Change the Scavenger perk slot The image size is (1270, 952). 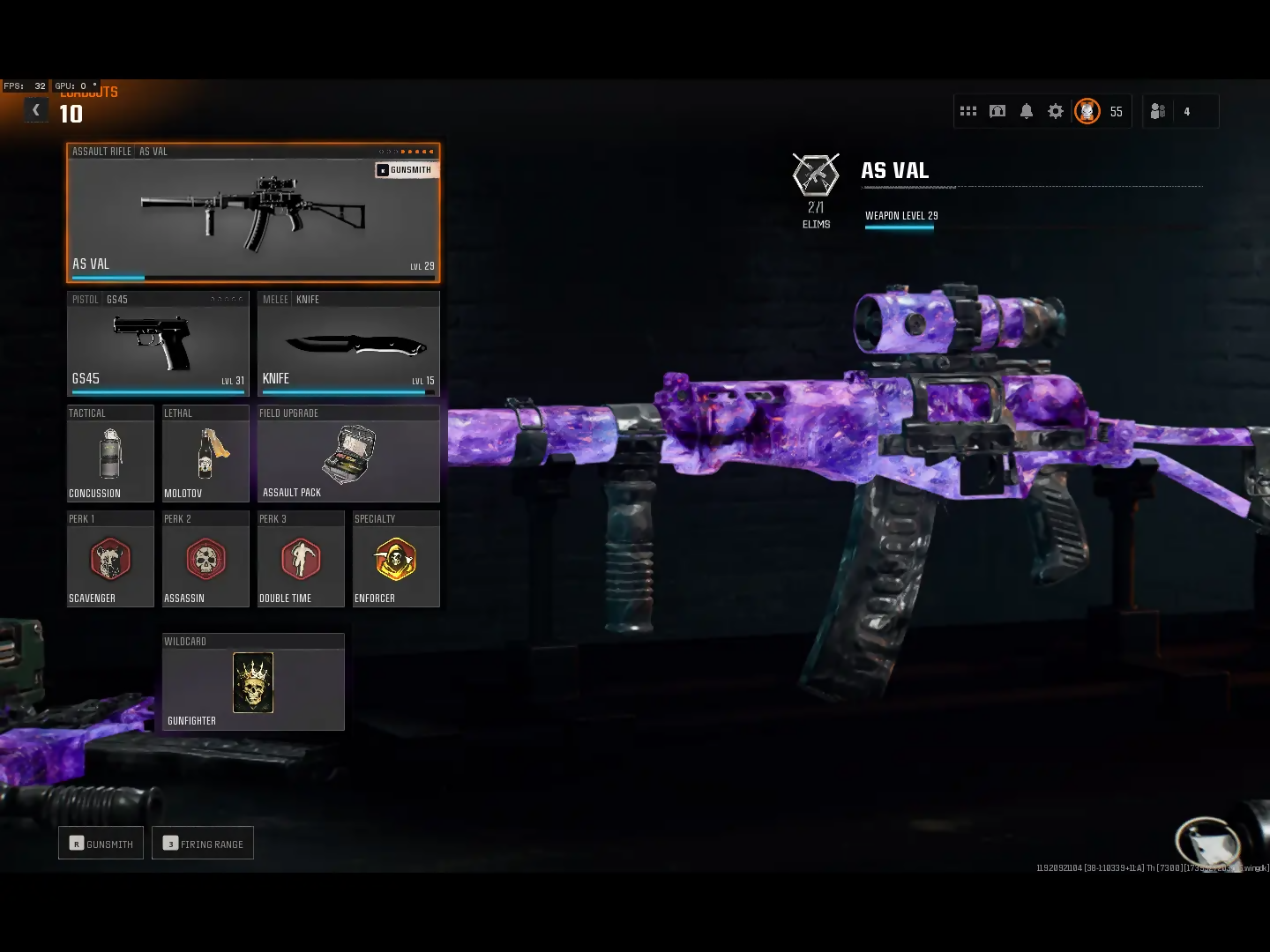(x=110, y=560)
